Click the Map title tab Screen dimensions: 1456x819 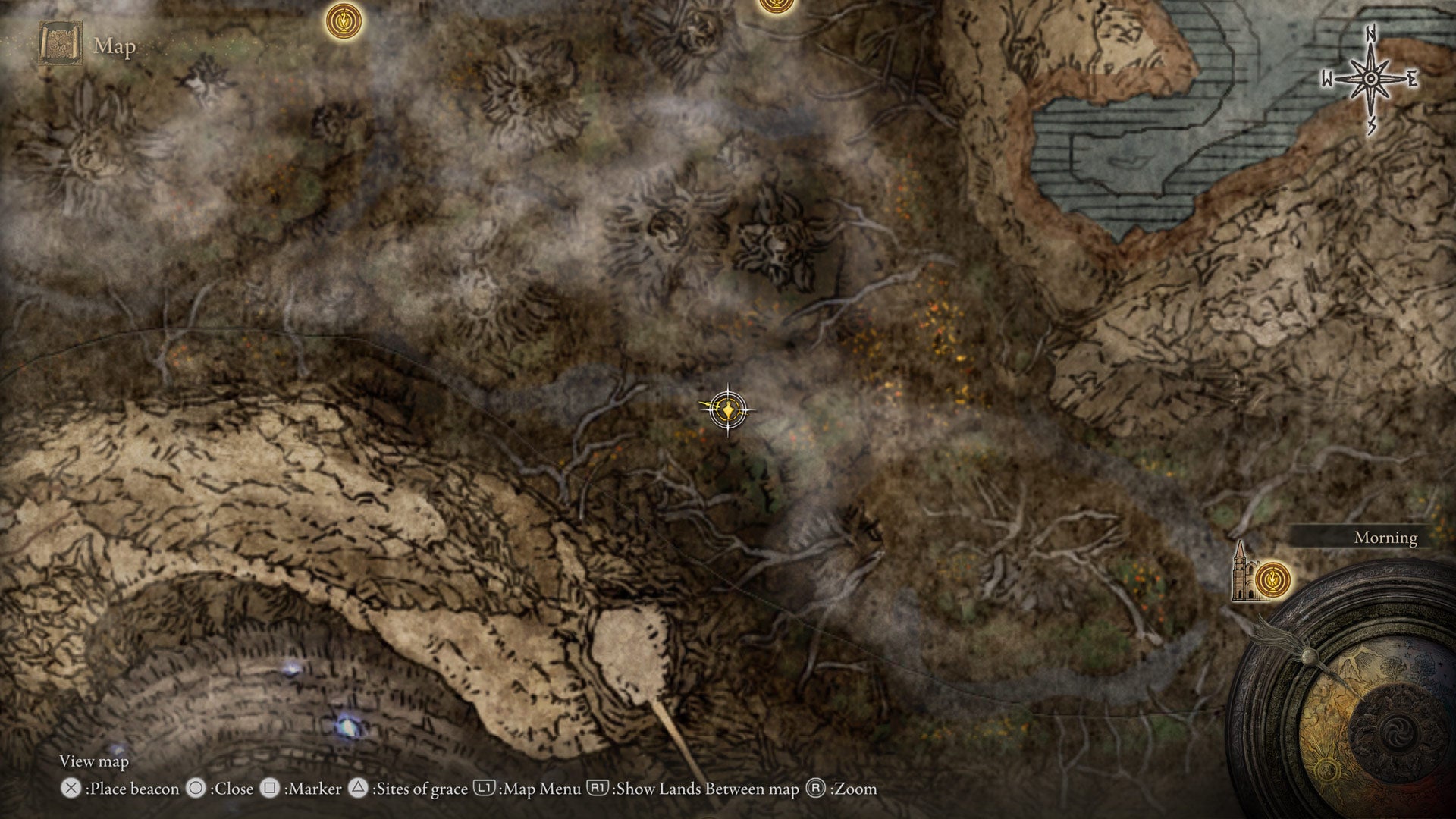[x=112, y=47]
